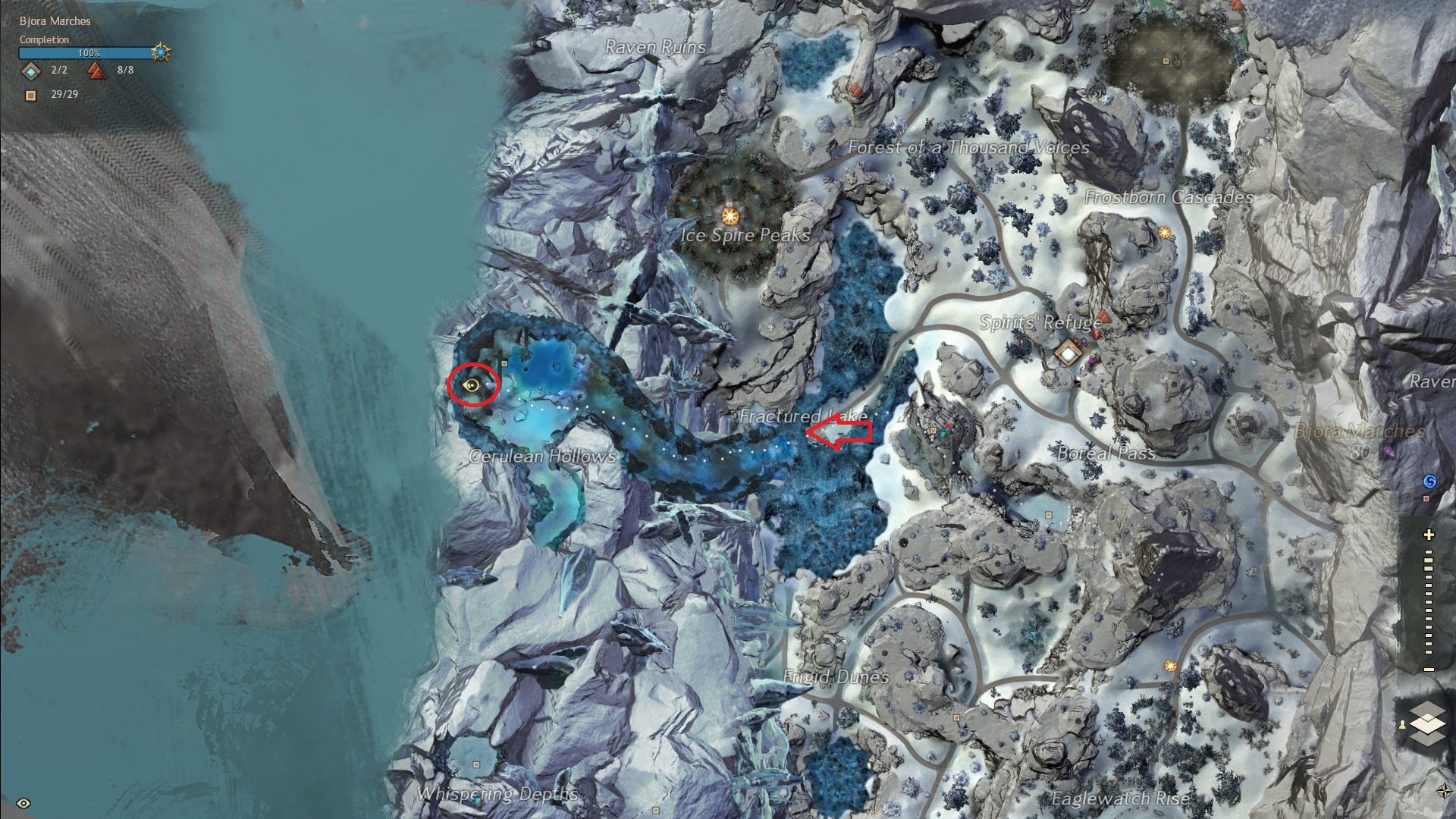Viewport: 1456px width, 819px height.
Task: Click the mastery insight near Spirits' Refuge
Action: [x=1104, y=315]
